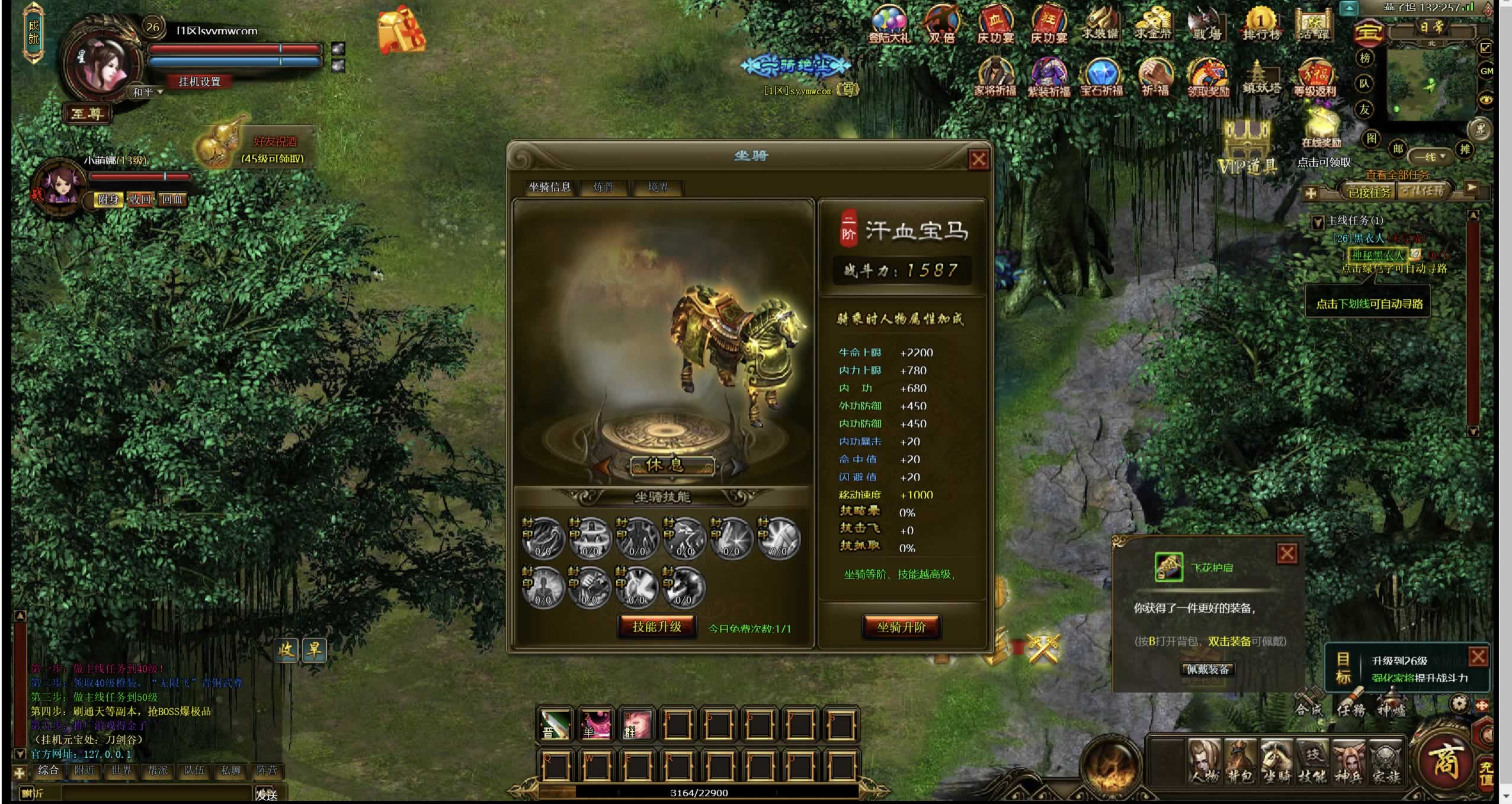Click the 坐骑升阶 button
1512x804 pixels.
pyautogui.click(x=901, y=627)
